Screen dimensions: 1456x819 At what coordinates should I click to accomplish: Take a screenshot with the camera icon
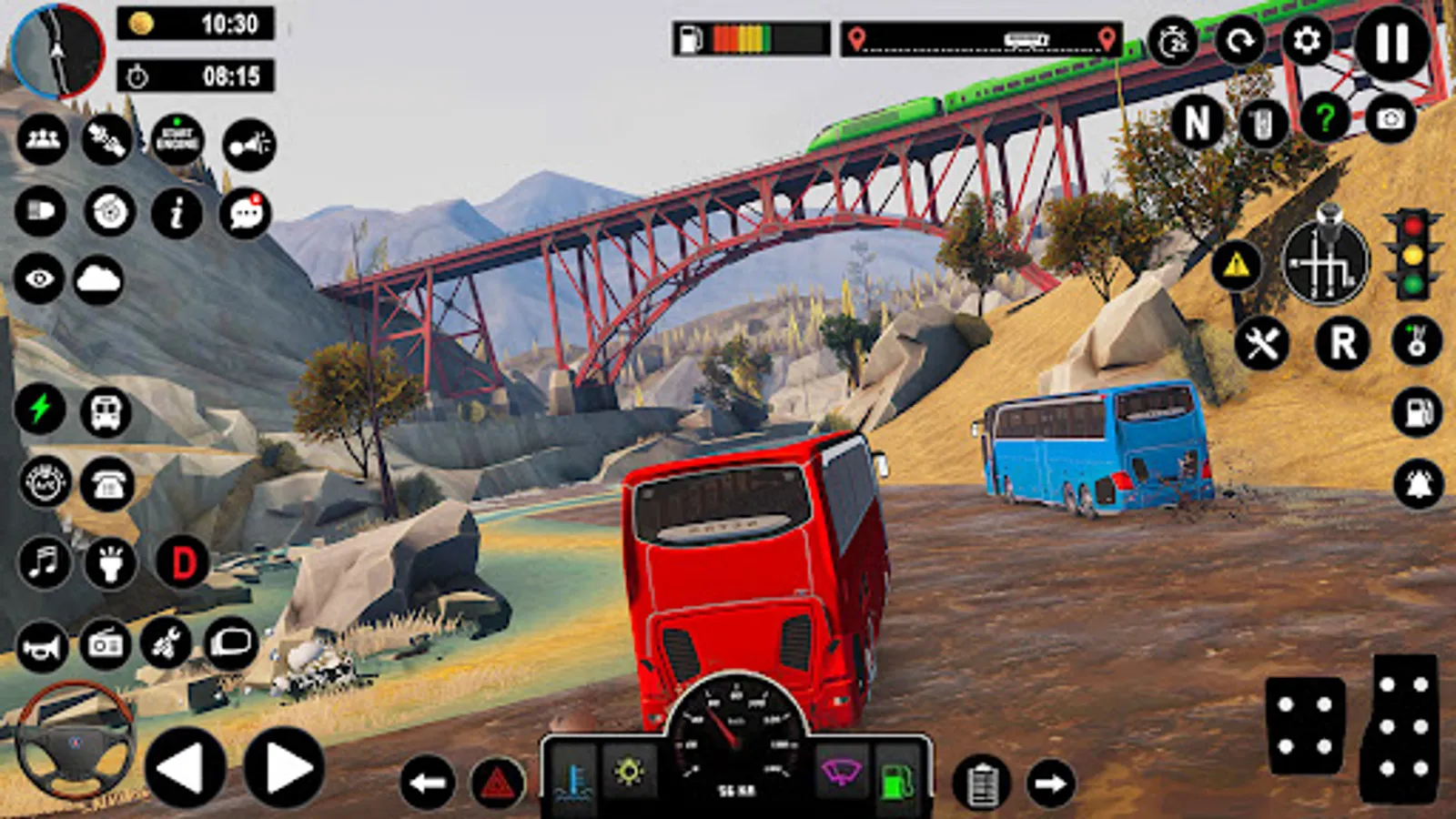click(1390, 119)
